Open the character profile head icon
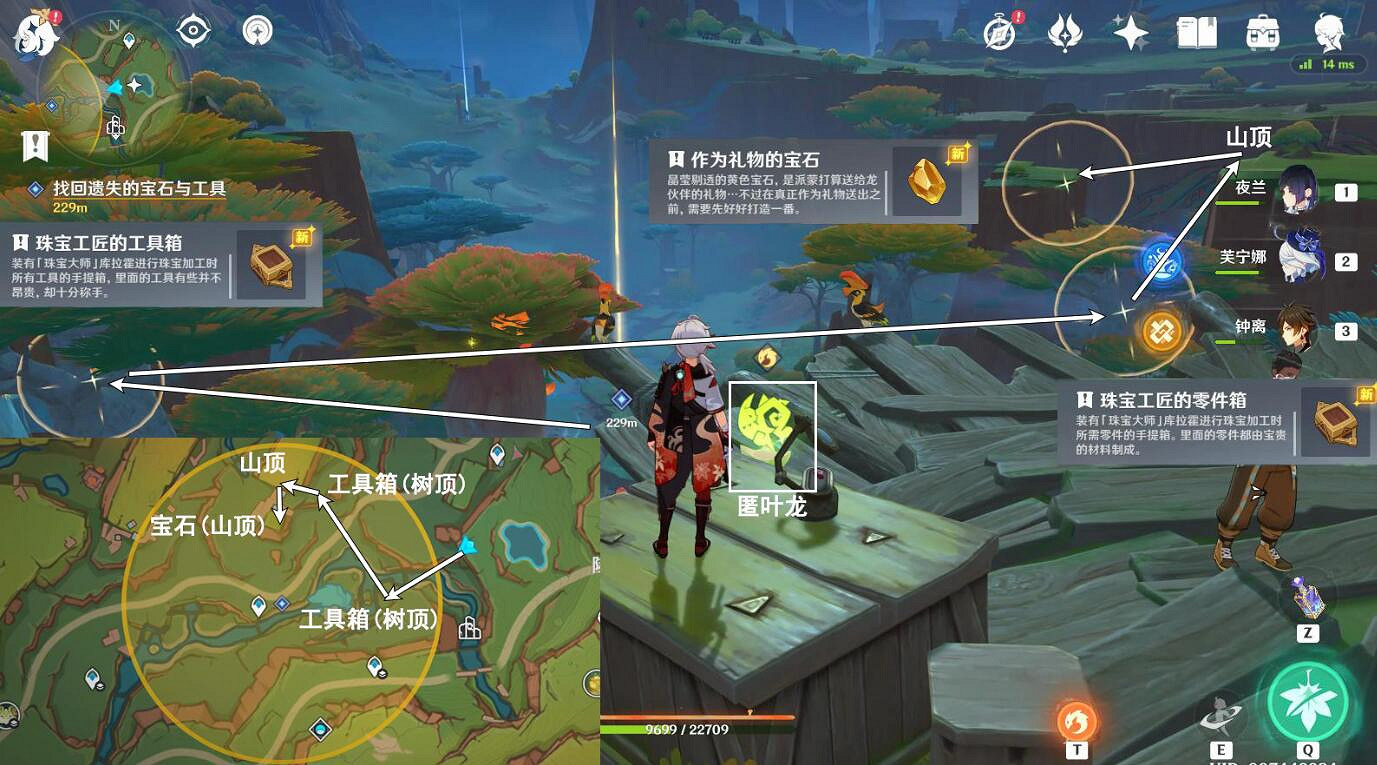Viewport: 1377px width, 765px height. 1330,32
